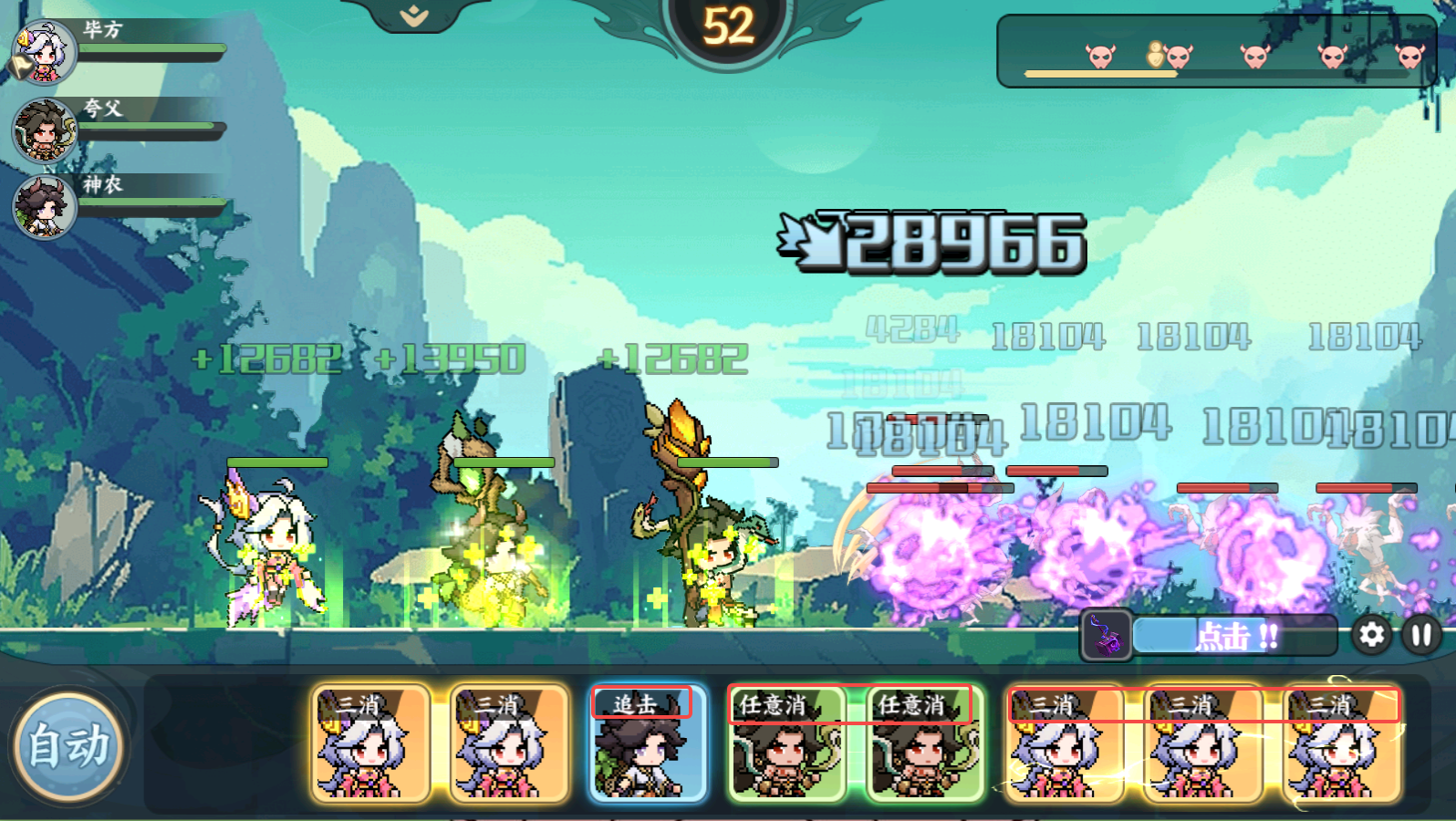Select the 追击 skill card

tap(647, 743)
